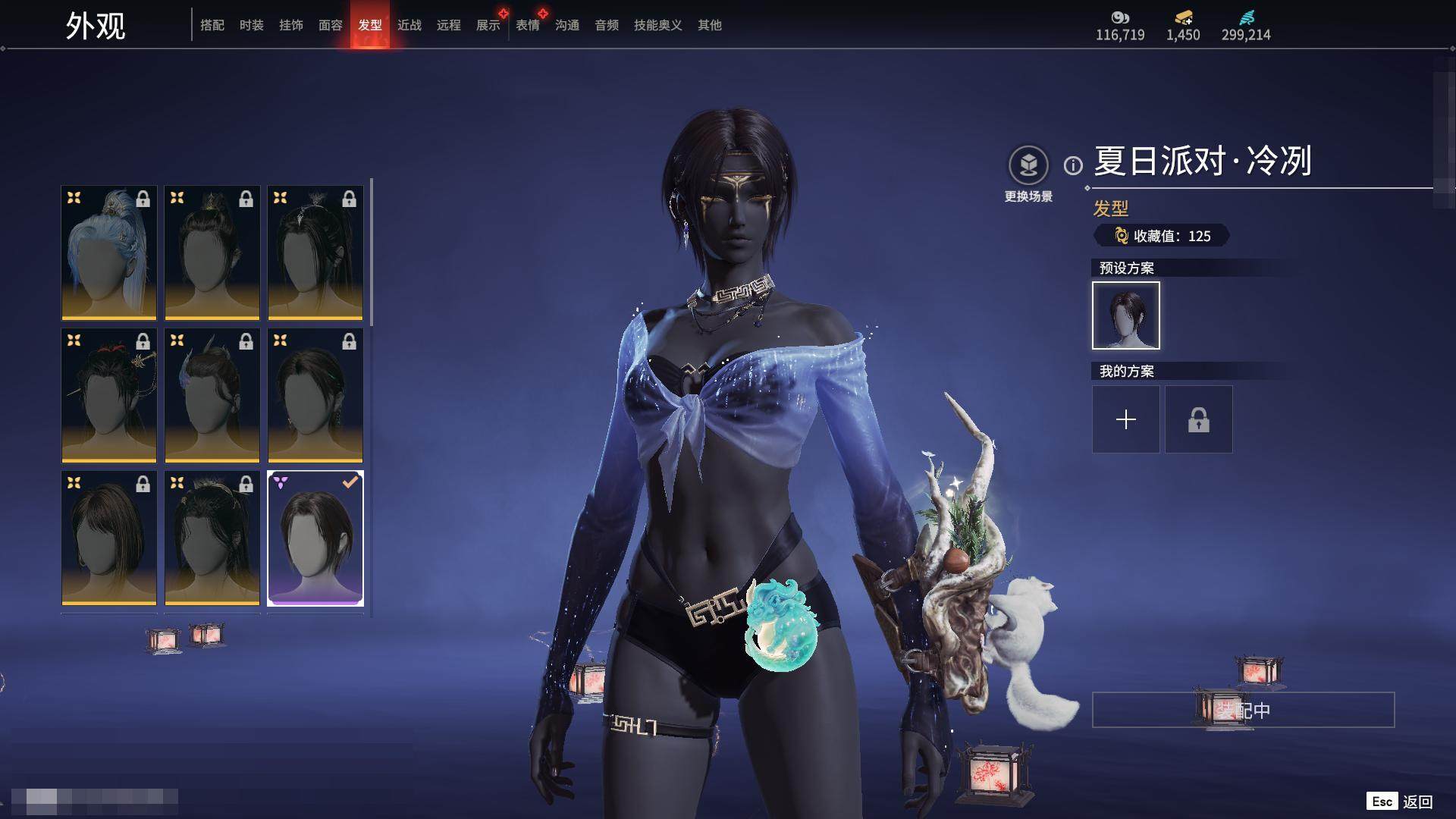Screen dimensions: 1456x819
Task: Select the 挂饰 tab
Action: 291,25
